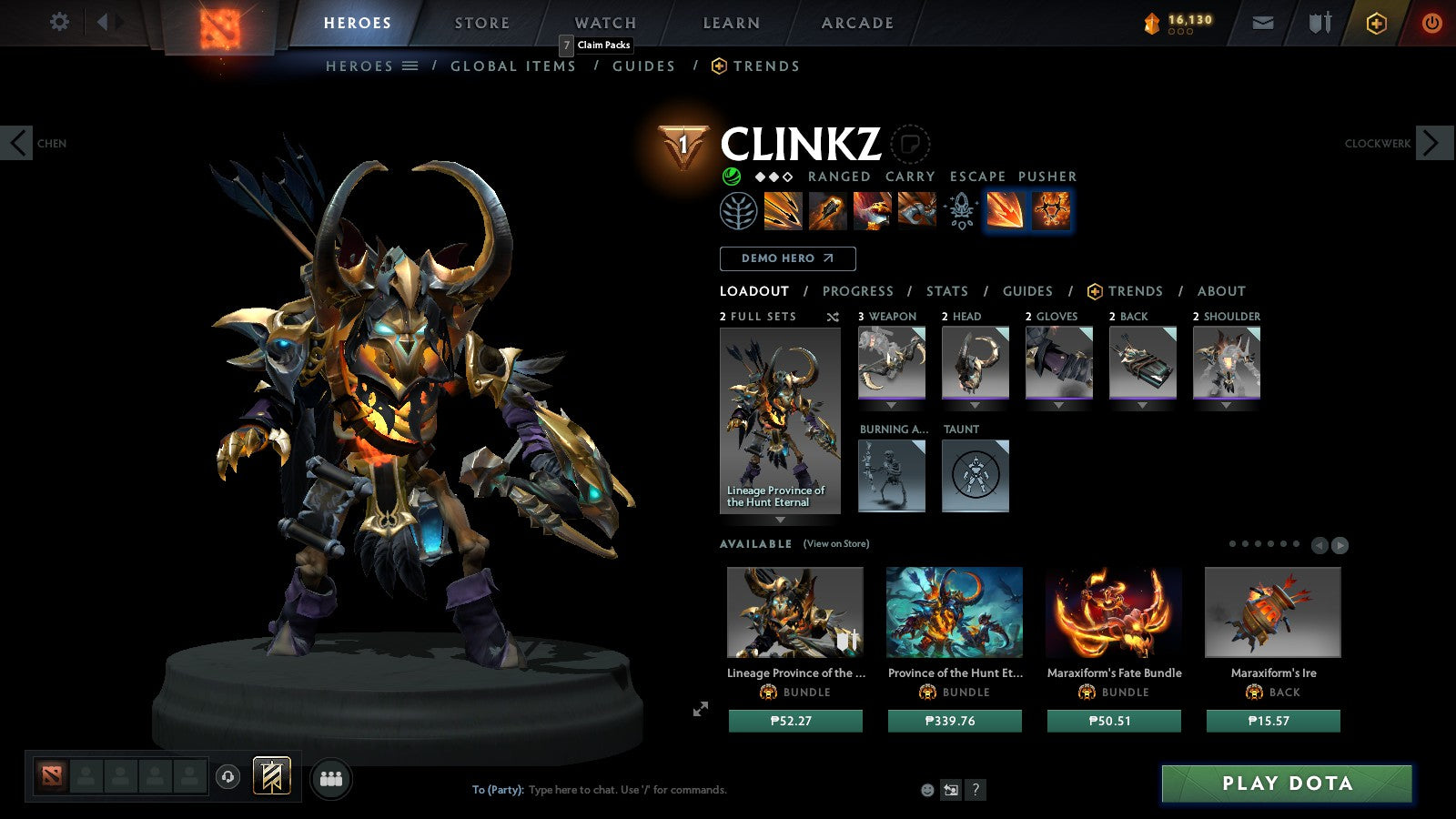Click the Demo Hero button
The height and width of the screenshot is (819, 1456).
[x=787, y=258]
